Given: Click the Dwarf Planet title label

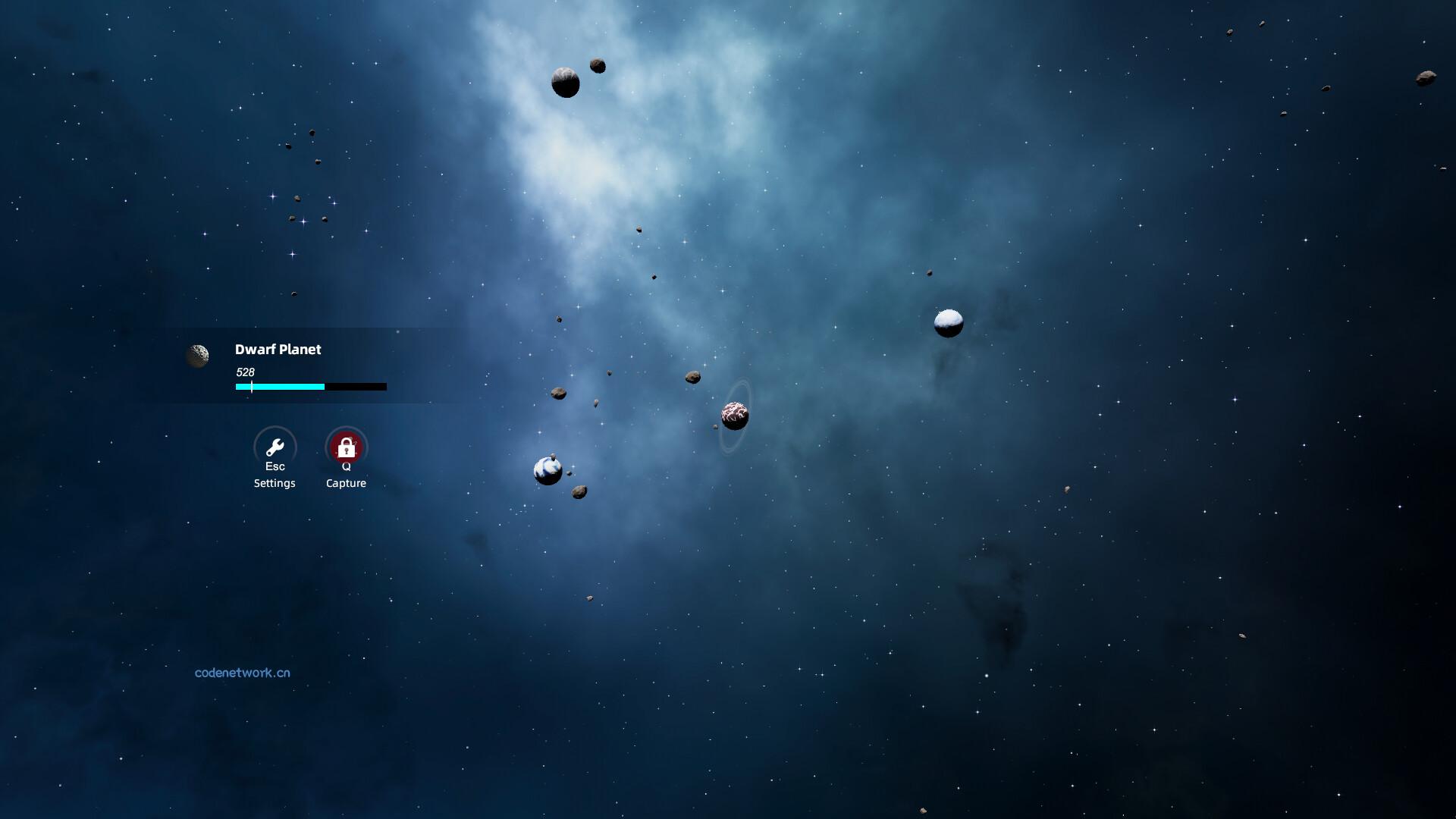Looking at the screenshot, I should 278,350.
